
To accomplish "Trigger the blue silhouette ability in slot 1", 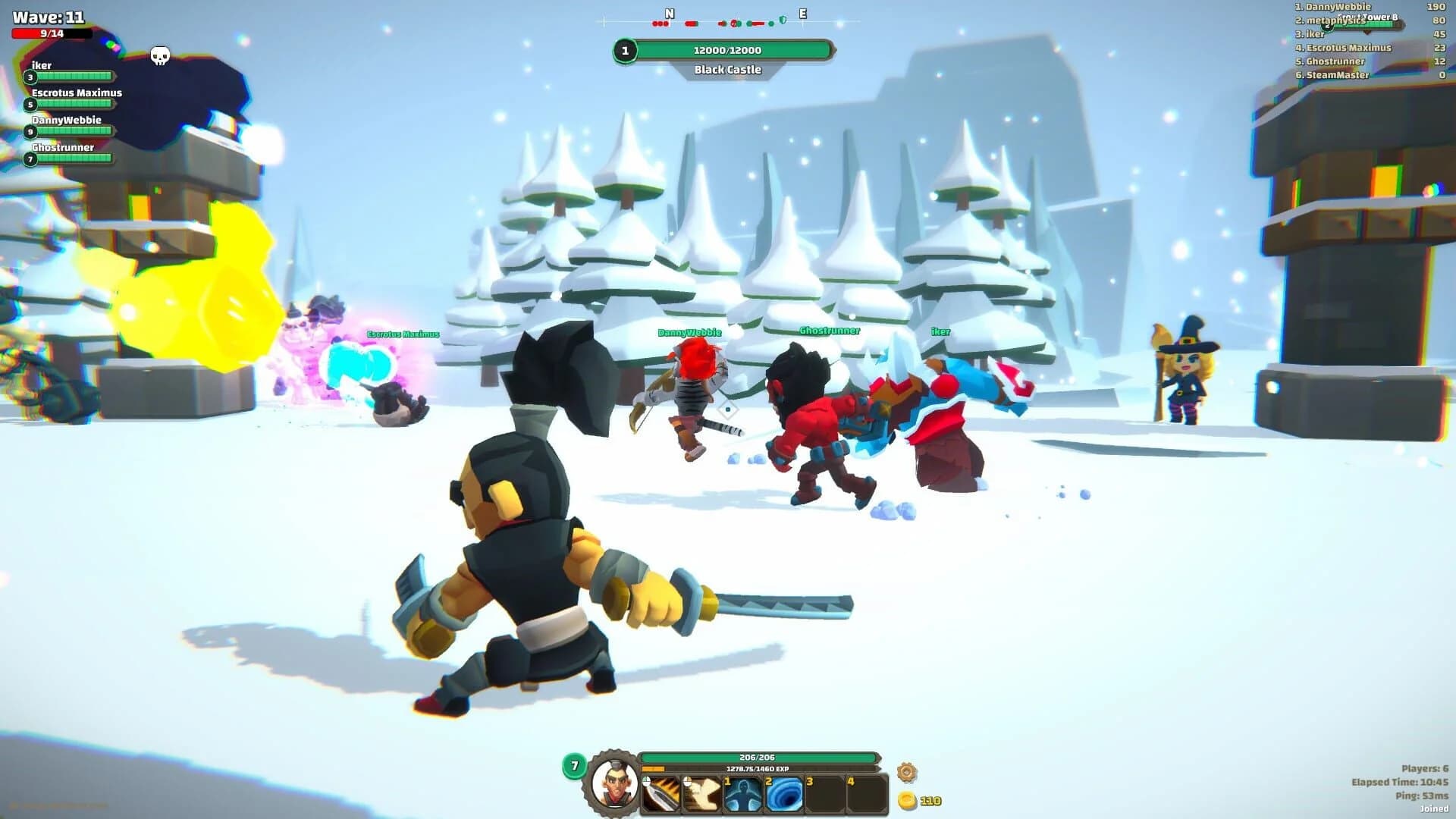I will click(x=742, y=792).
